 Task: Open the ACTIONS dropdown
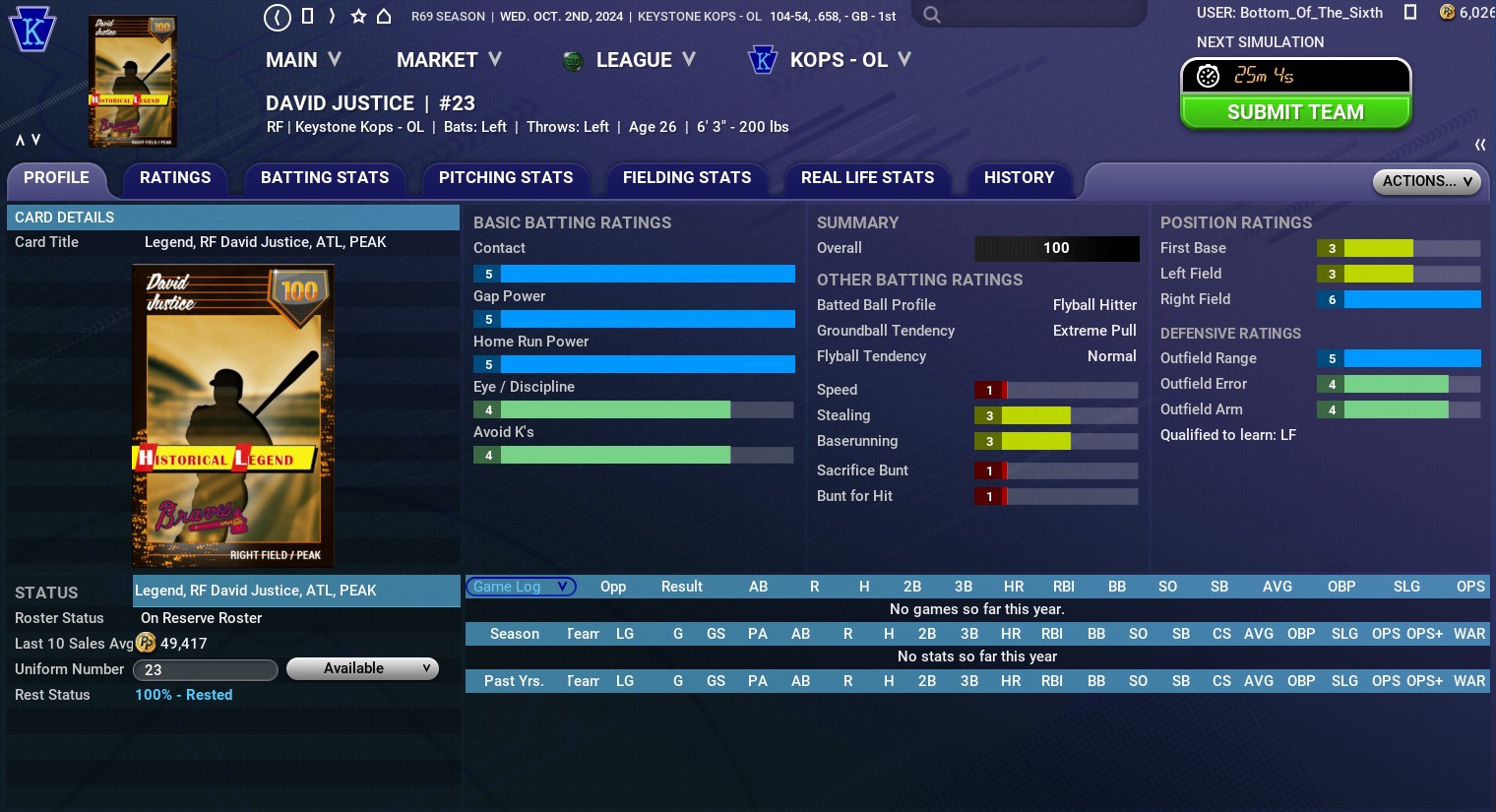coord(1426,181)
